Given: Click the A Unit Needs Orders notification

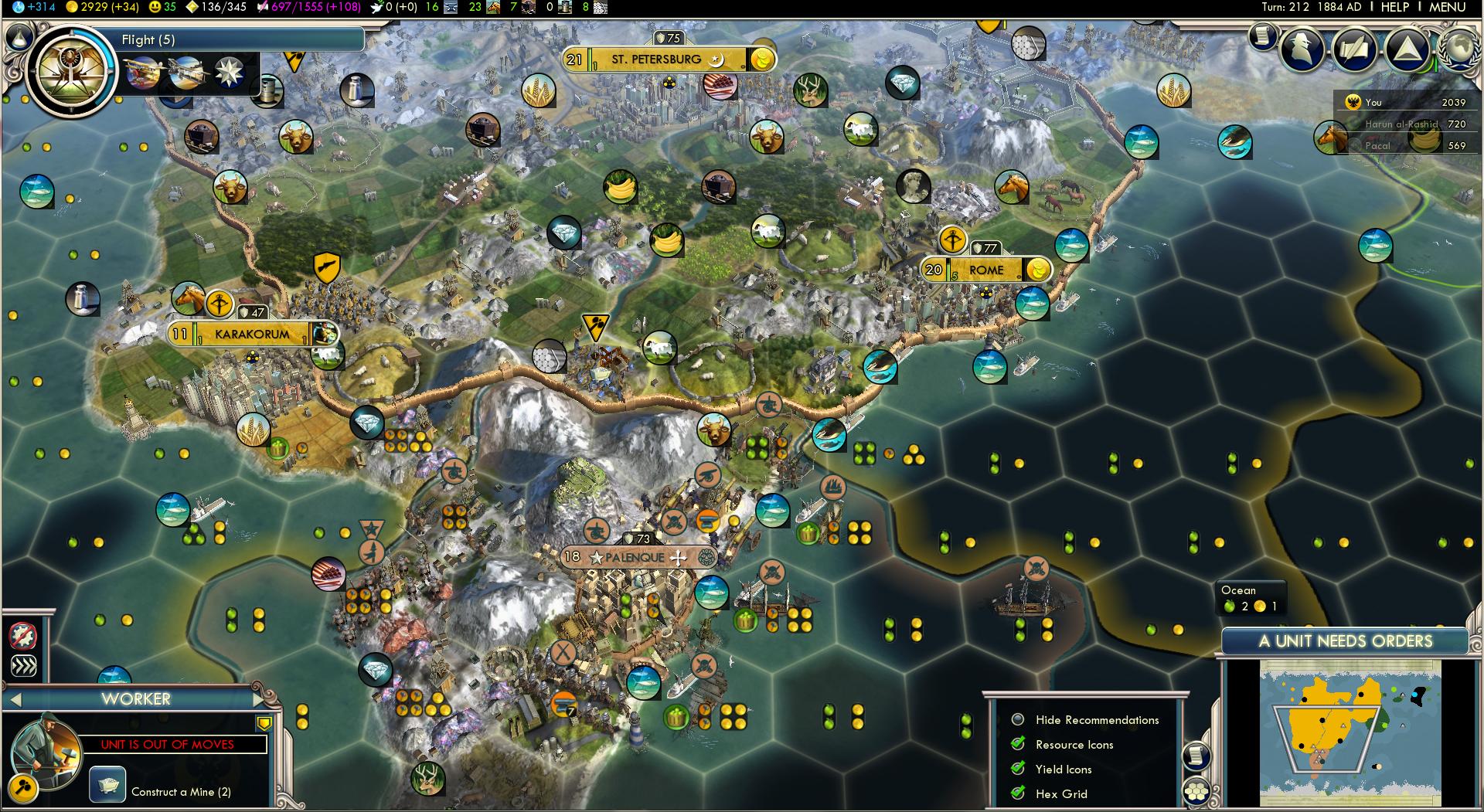Looking at the screenshot, I should [x=1345, y=640].
